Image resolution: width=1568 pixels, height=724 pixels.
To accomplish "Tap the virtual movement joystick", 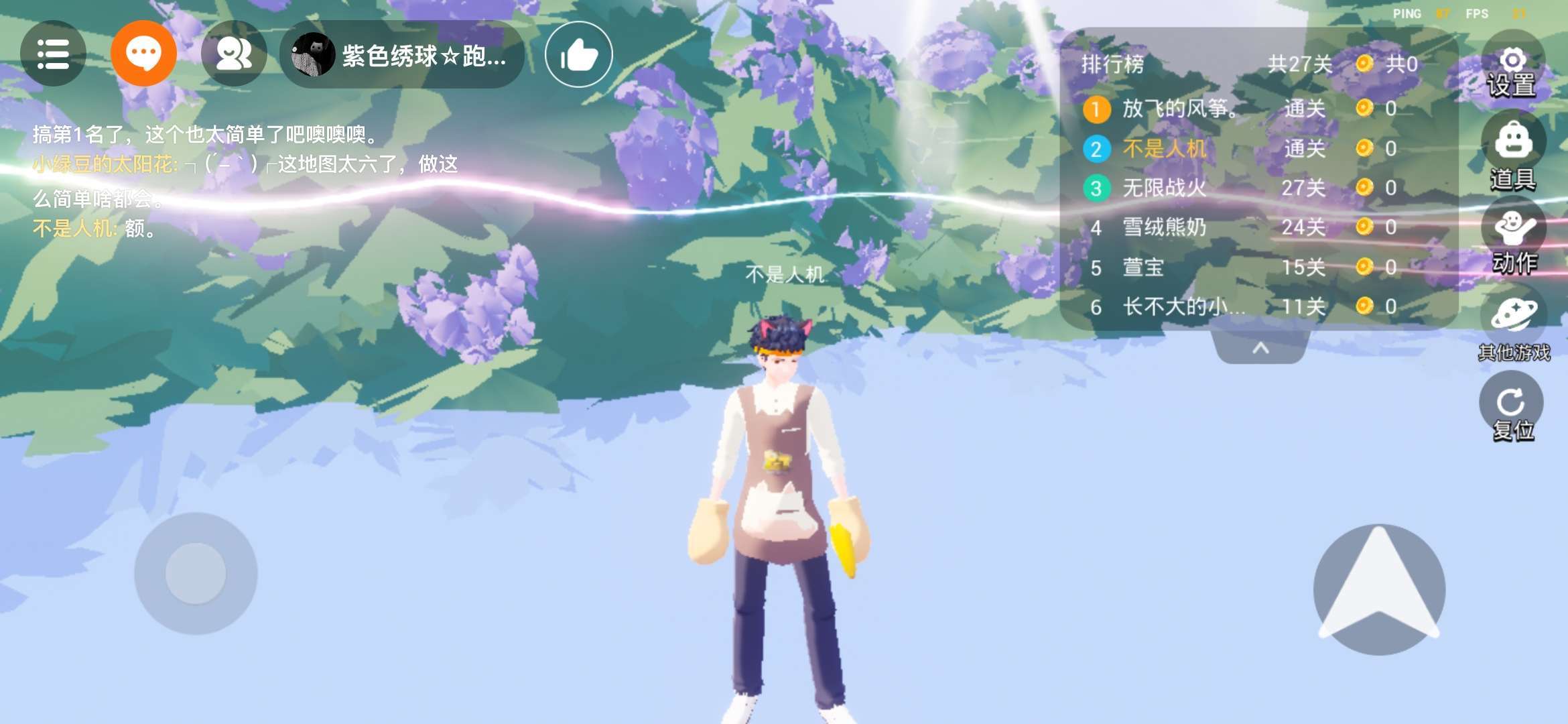I will coord(196,574).
